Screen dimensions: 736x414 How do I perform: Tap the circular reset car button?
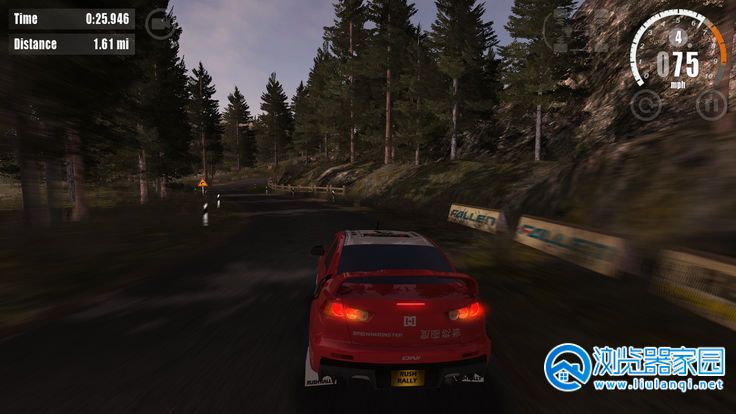[647, 103]
